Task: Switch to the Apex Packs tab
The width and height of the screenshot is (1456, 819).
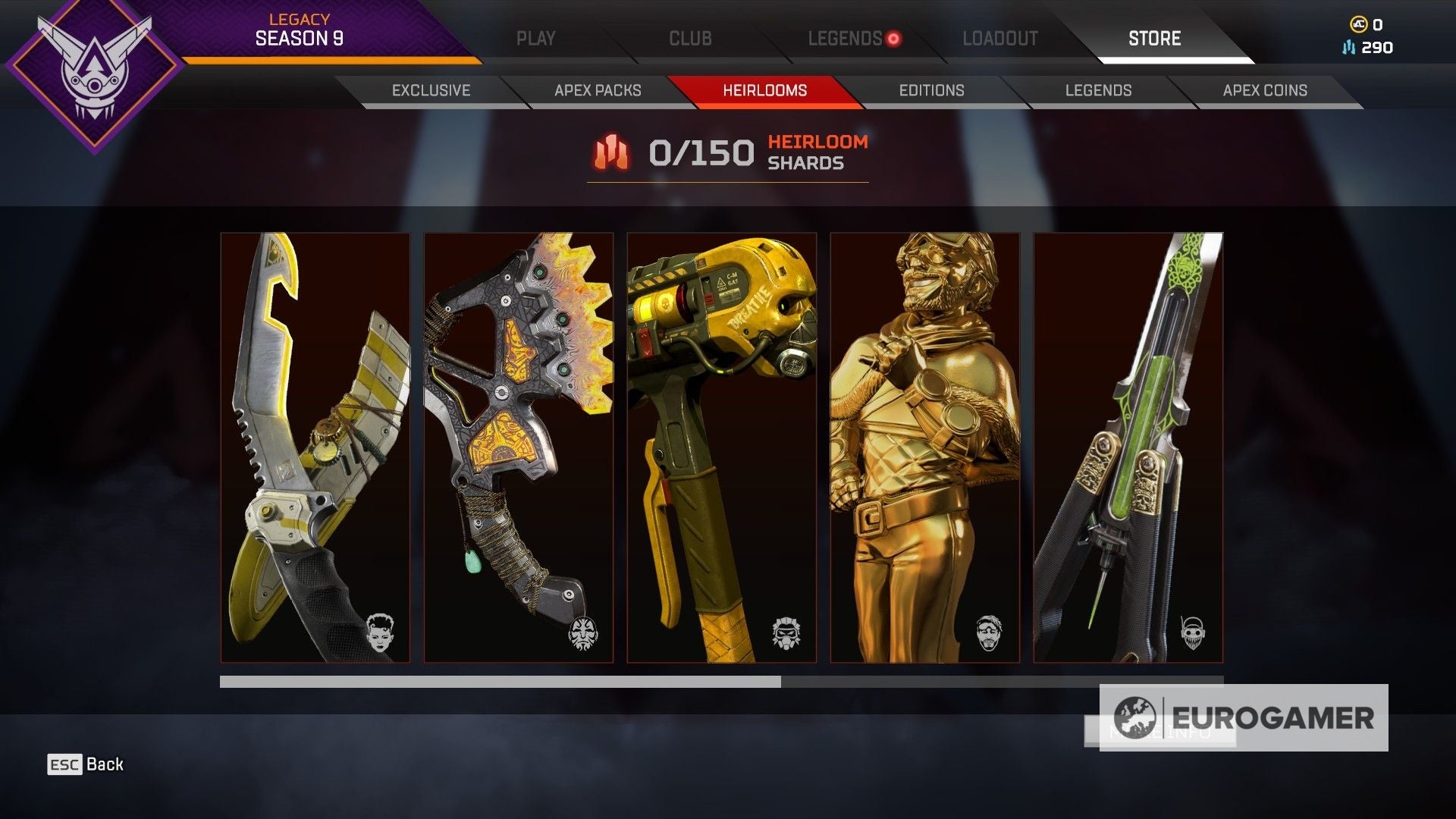Action: 597,89
